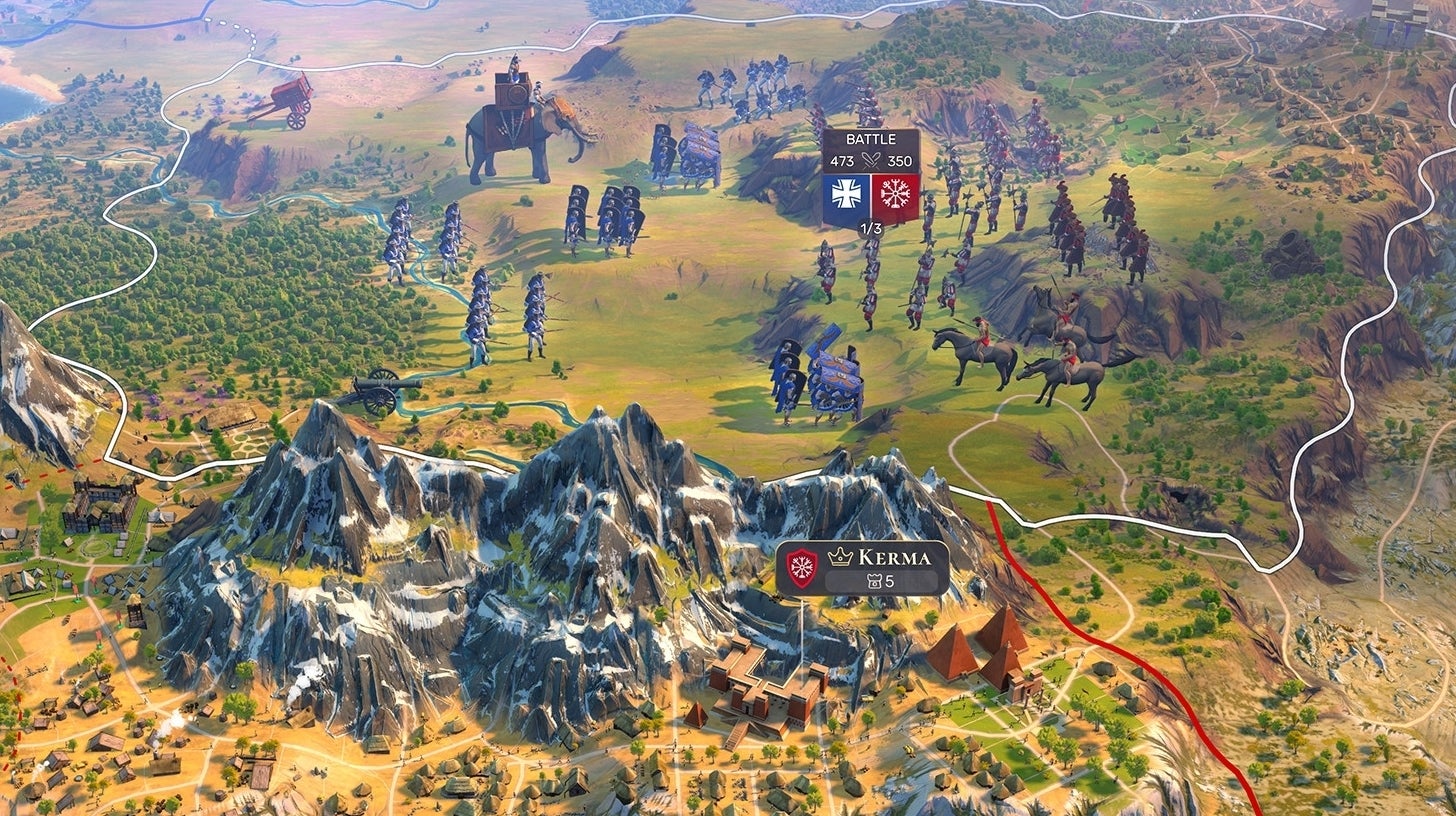This screenshot has height=816, width=1456.
Task: Expand the BATTLE header panel
Action: tap(871, 139)
